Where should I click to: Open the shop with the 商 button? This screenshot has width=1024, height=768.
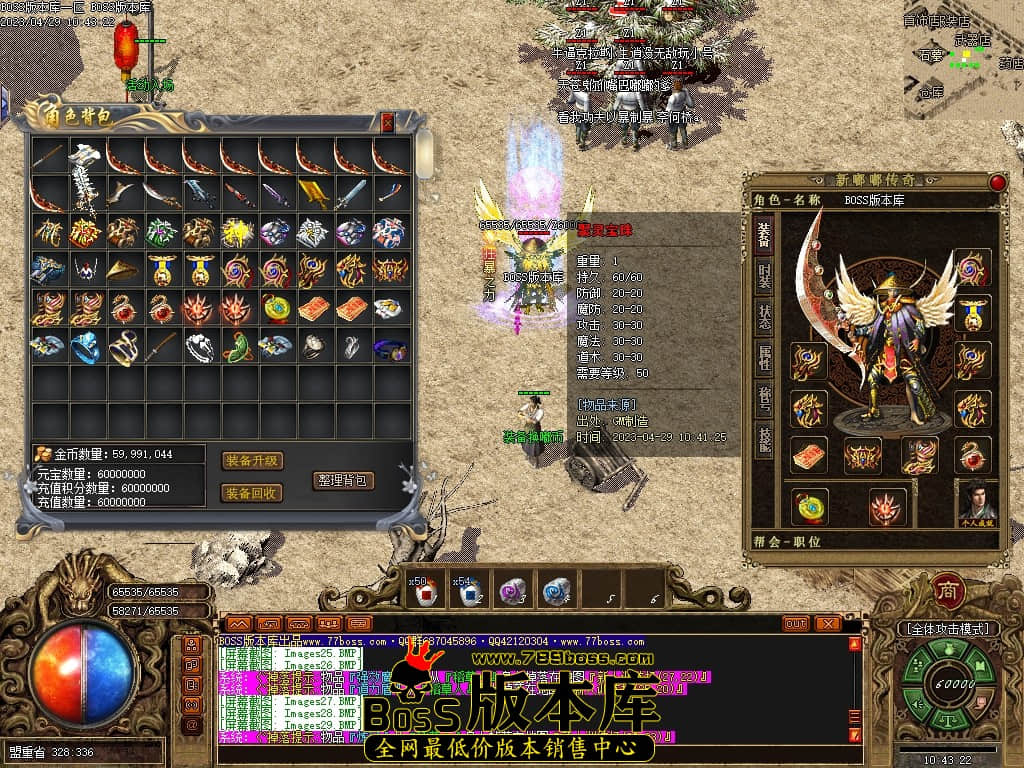coord(947,591)
